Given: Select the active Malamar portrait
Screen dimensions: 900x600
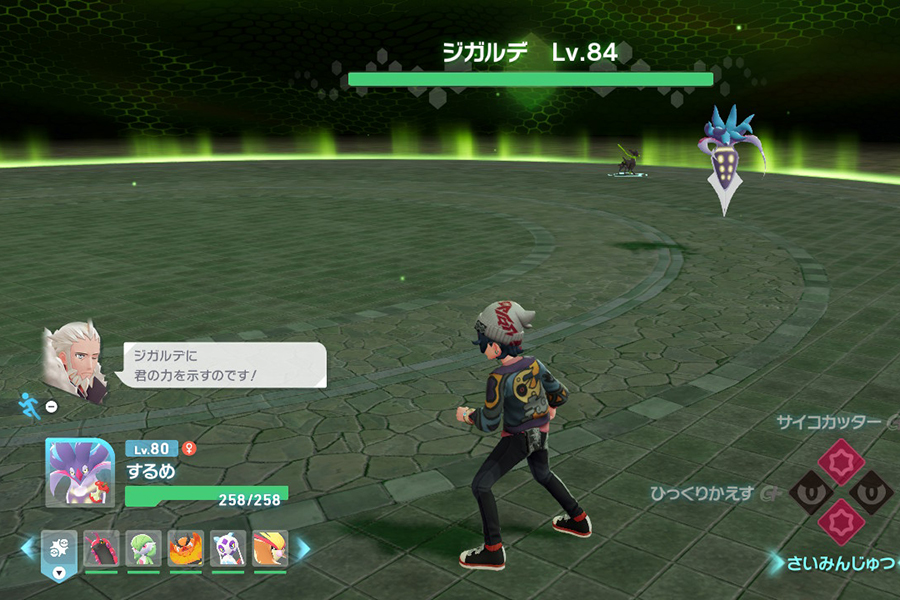Looking at the screenshot, I should pyautogui.click(x=80, y=472).
